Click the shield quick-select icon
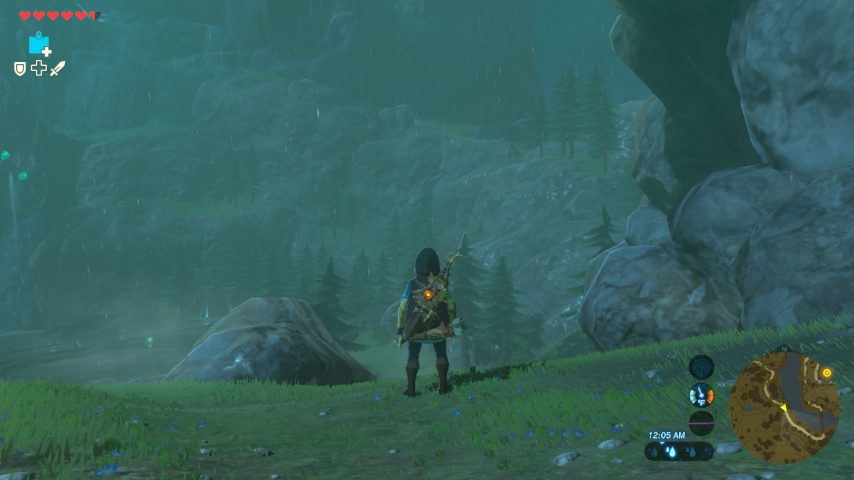This screenshot has height=480, width=854. pos(20,68)
